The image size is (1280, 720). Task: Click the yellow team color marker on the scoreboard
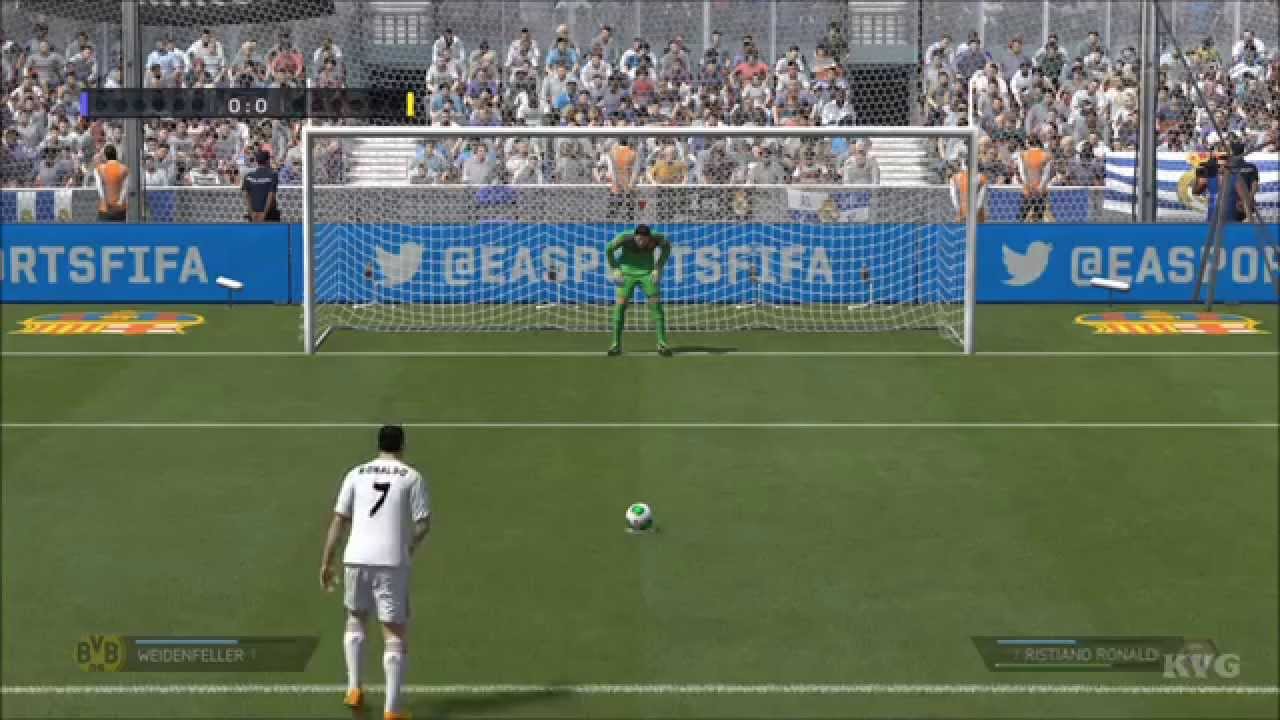click(x=409, y=101)
